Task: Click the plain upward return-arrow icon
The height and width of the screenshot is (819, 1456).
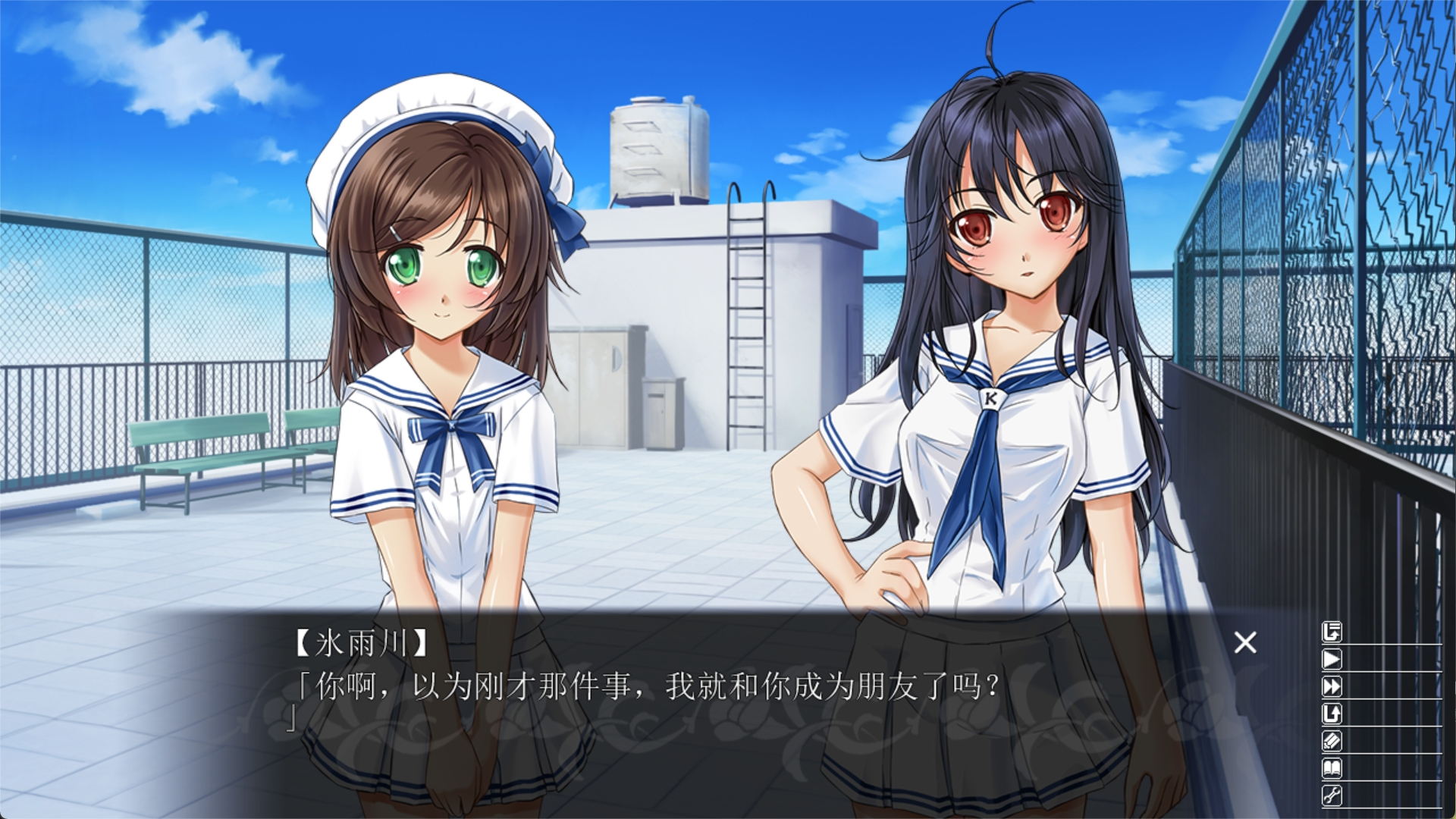Action: point(1332,714)
